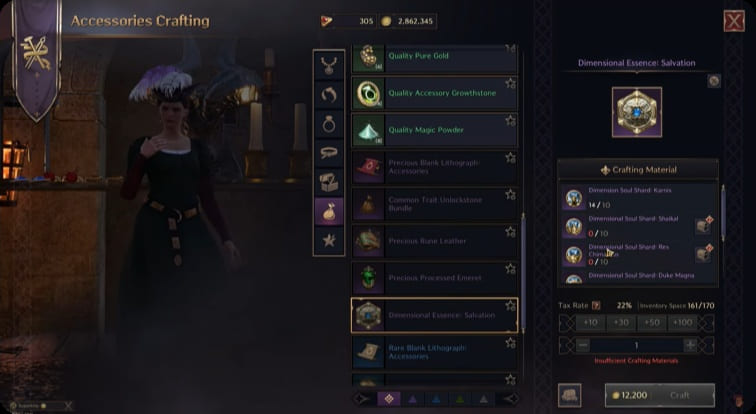Switch to the belt category tab
Viewport: 756px width, 414px height.
[x=328, y=153]
